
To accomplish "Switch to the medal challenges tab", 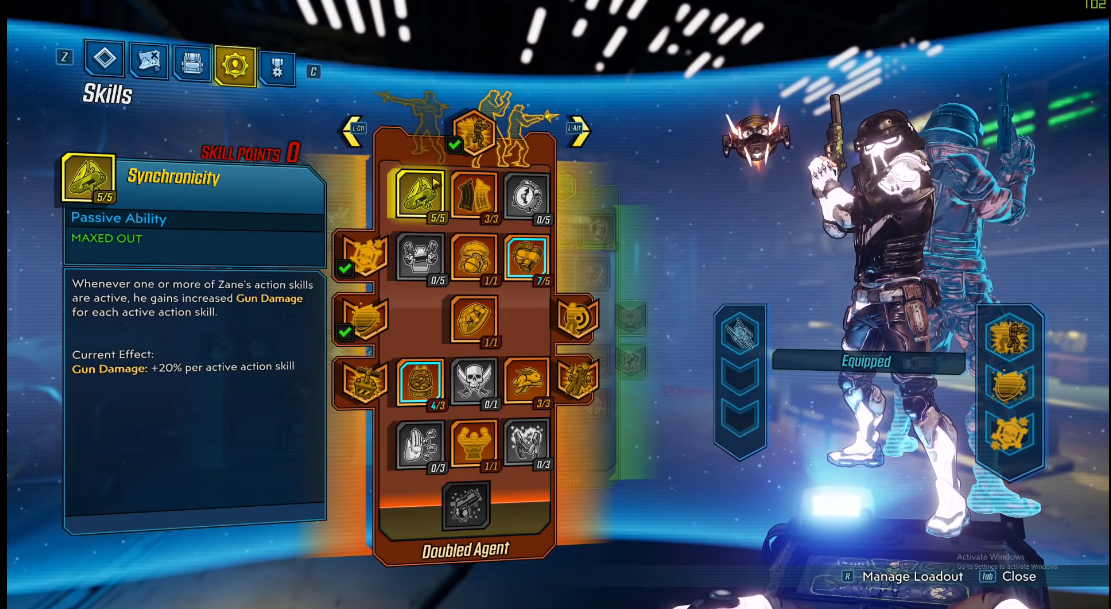I will [x=277, y=68].
